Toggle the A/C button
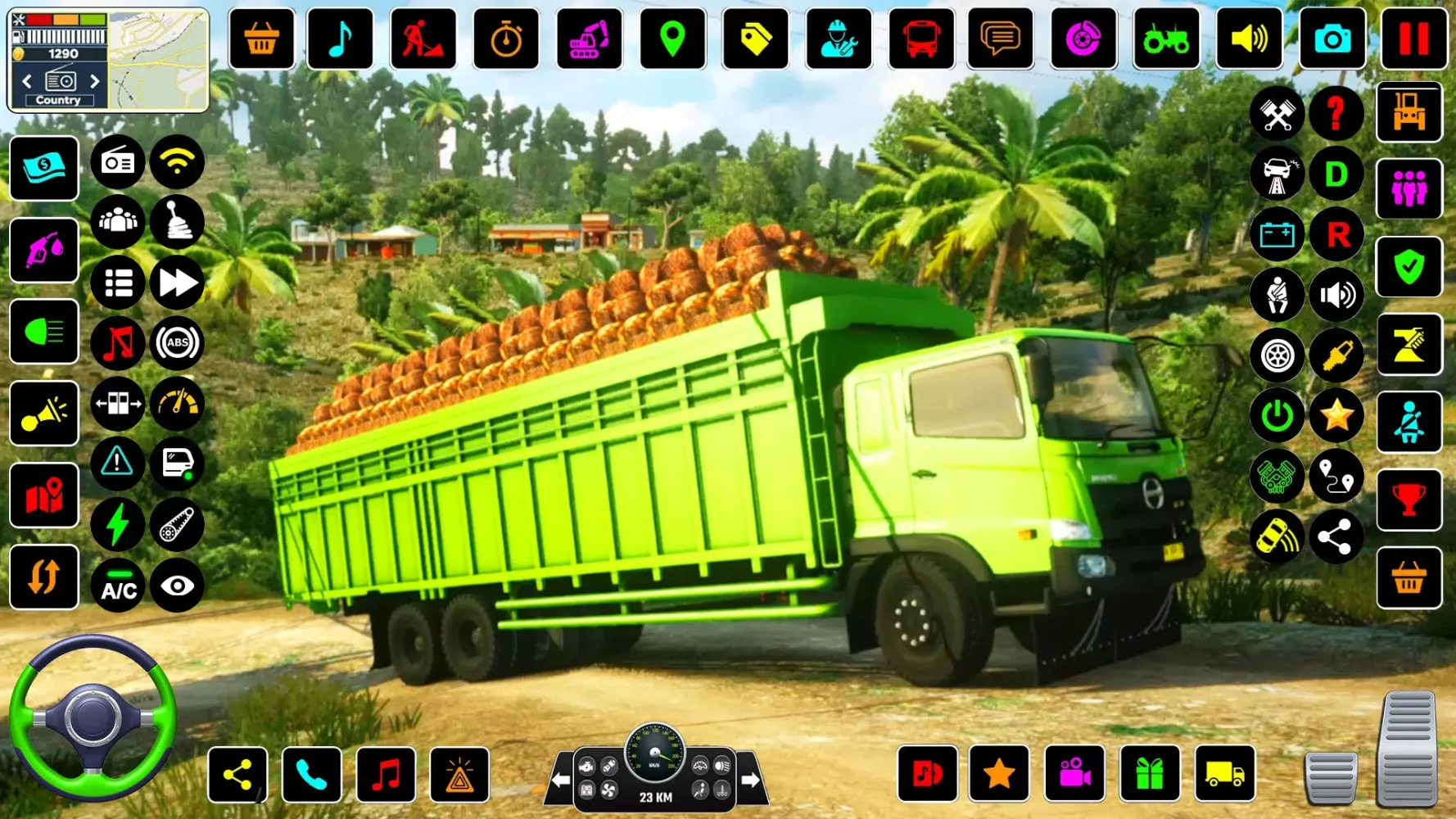The image size is (1456, 819). [x=118, y=586]
